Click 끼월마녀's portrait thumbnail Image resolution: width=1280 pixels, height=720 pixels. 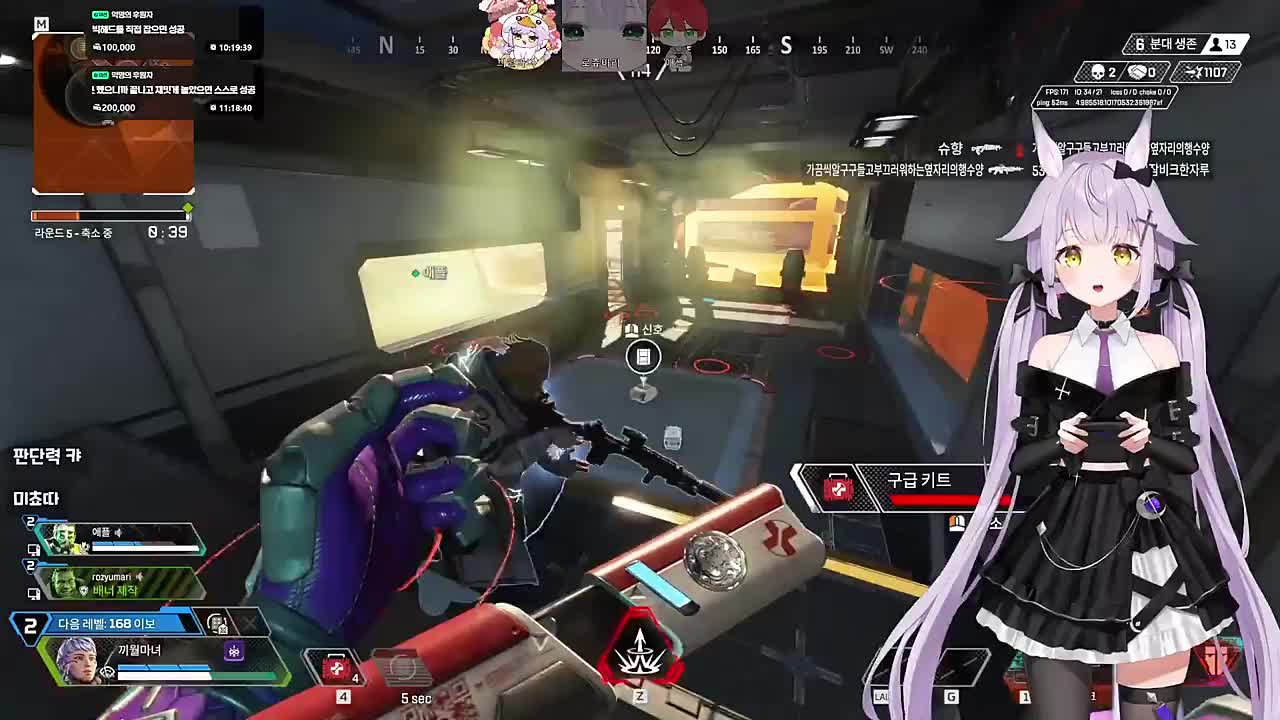pos(80,660)
